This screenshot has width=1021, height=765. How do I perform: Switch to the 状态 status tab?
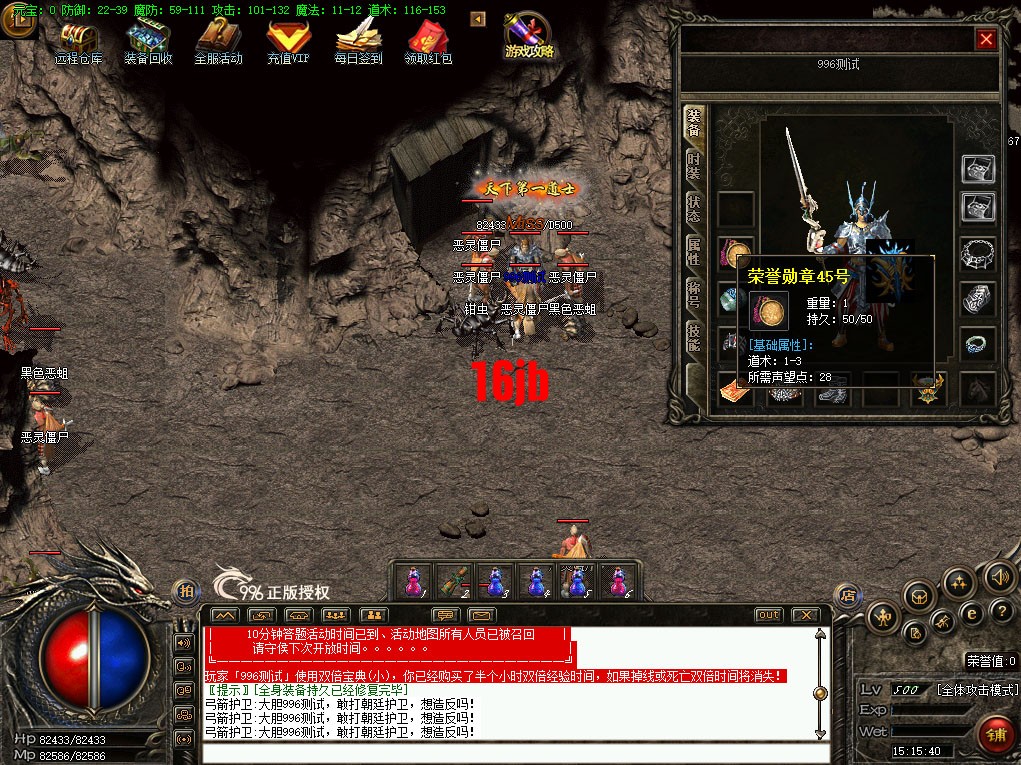[x=694, y=208]
